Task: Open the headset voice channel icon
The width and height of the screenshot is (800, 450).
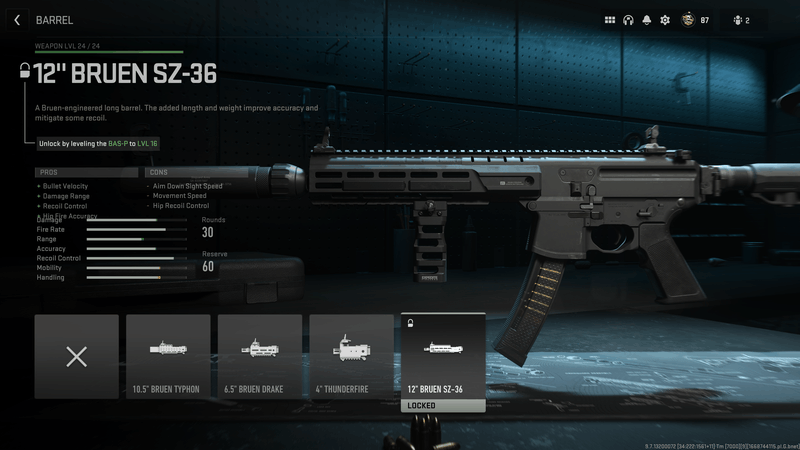Action: click(x=629, y=20)
